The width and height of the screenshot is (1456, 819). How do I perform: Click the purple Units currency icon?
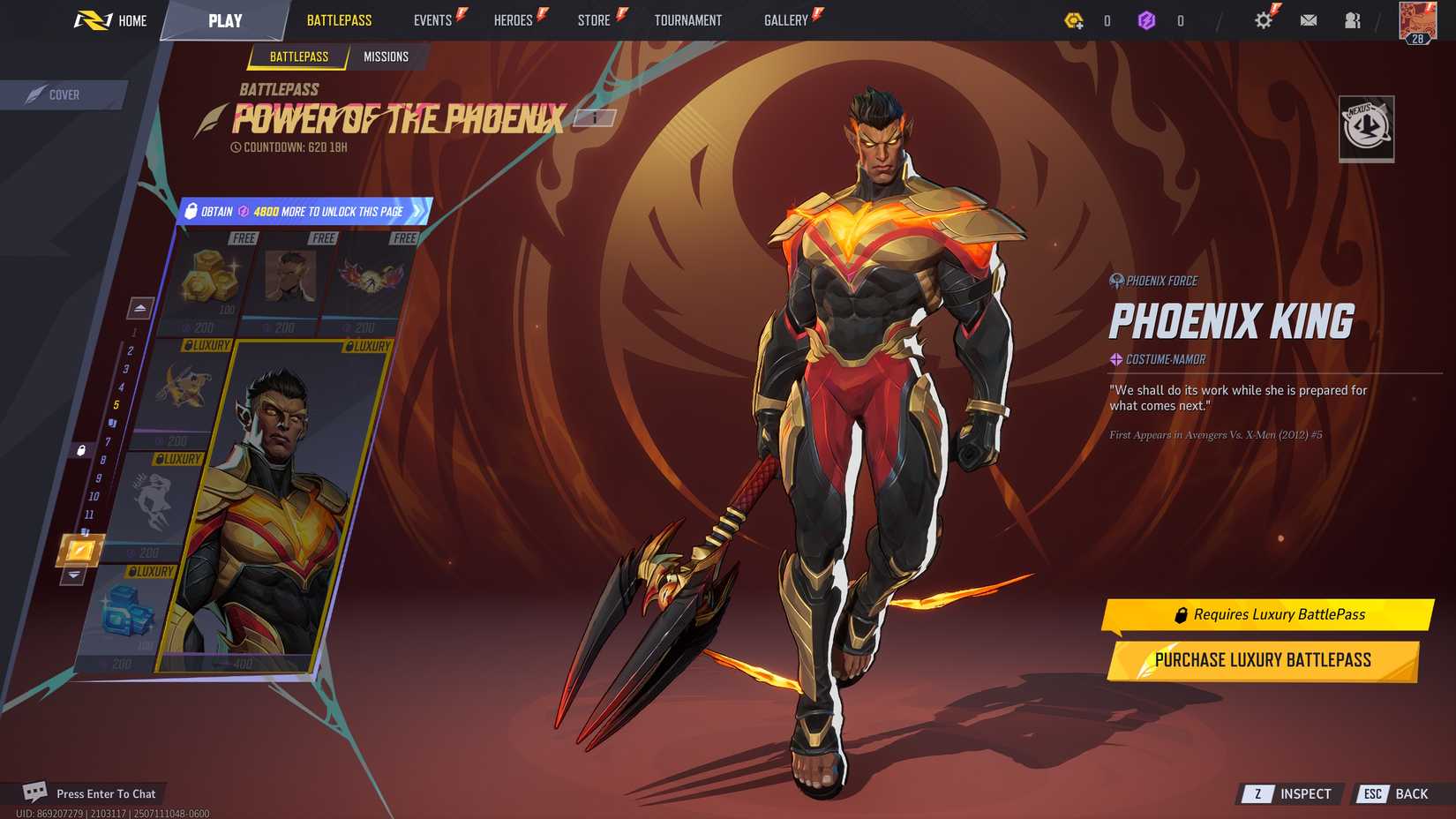(1150, 19)
